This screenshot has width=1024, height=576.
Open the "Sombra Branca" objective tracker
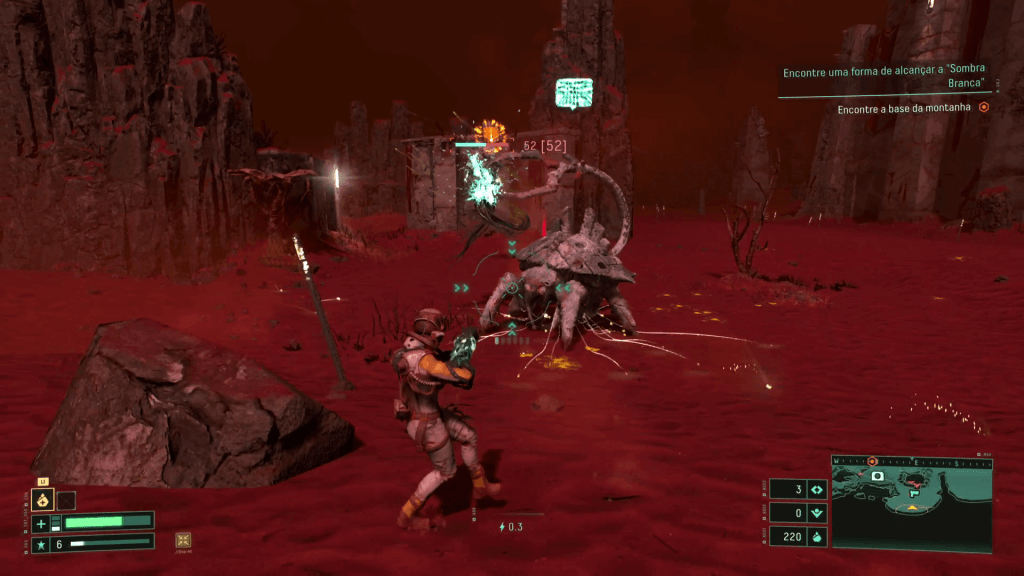pyautogui.click(x=882, y=78)
